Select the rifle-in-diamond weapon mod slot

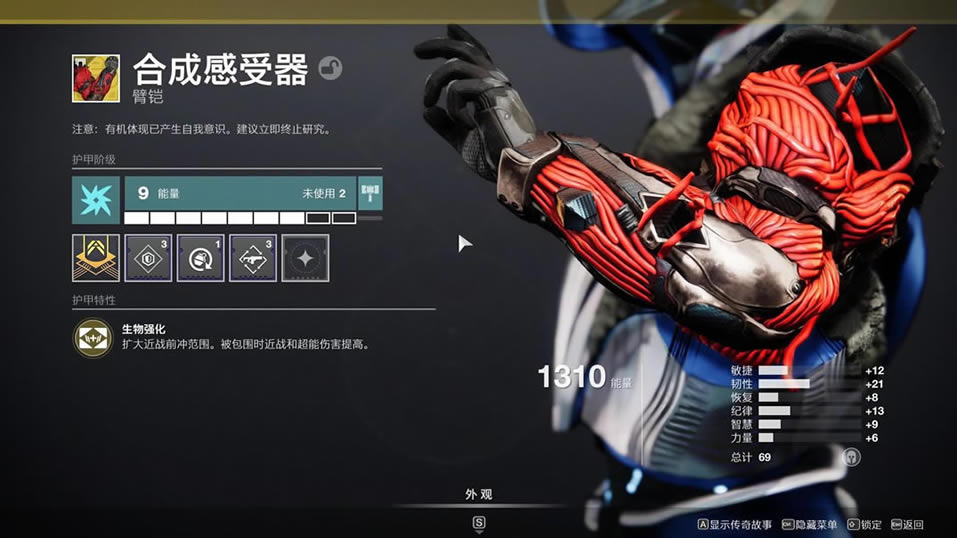click(253, 258)
